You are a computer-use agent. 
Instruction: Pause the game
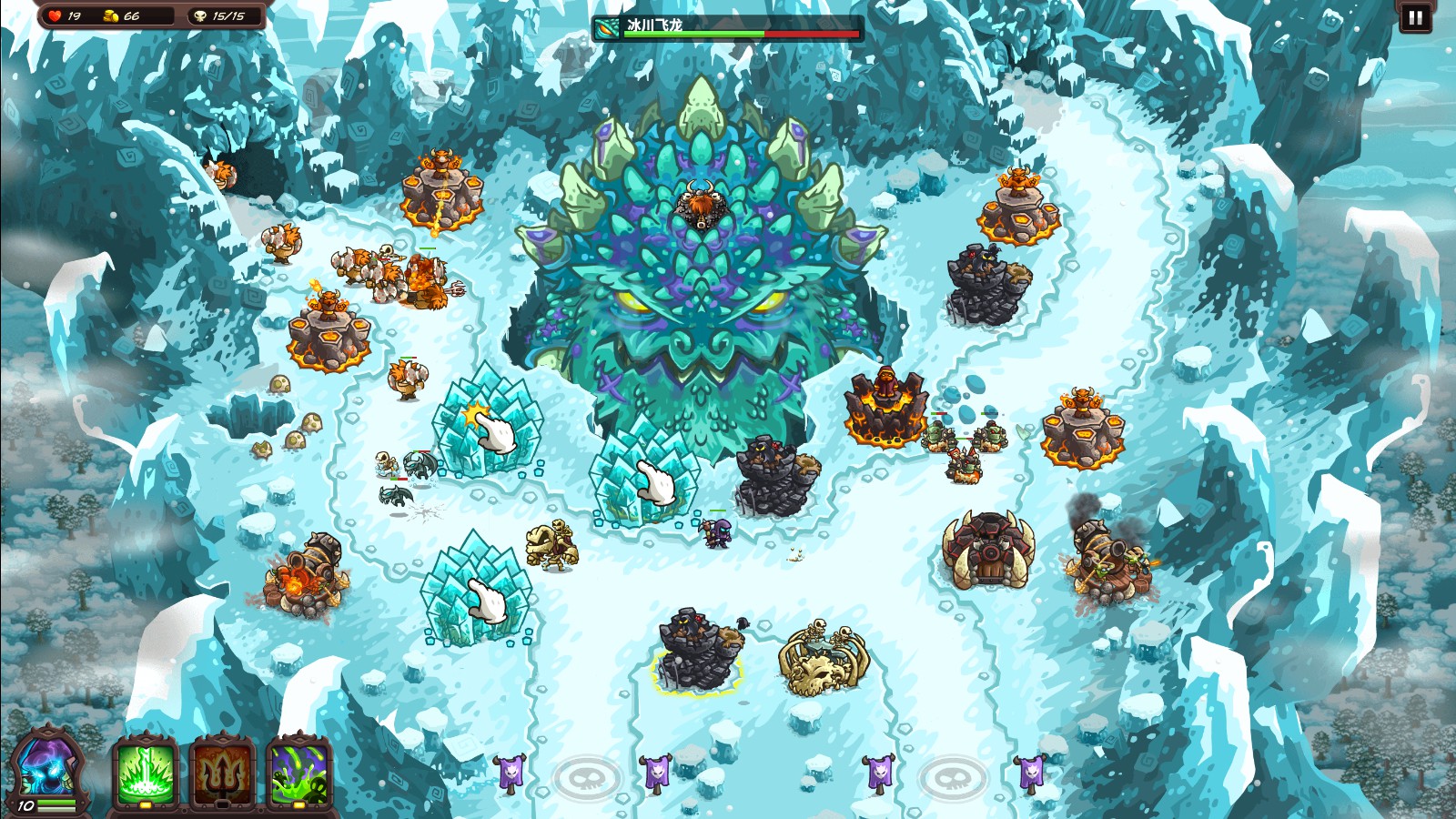(1415, 17)
